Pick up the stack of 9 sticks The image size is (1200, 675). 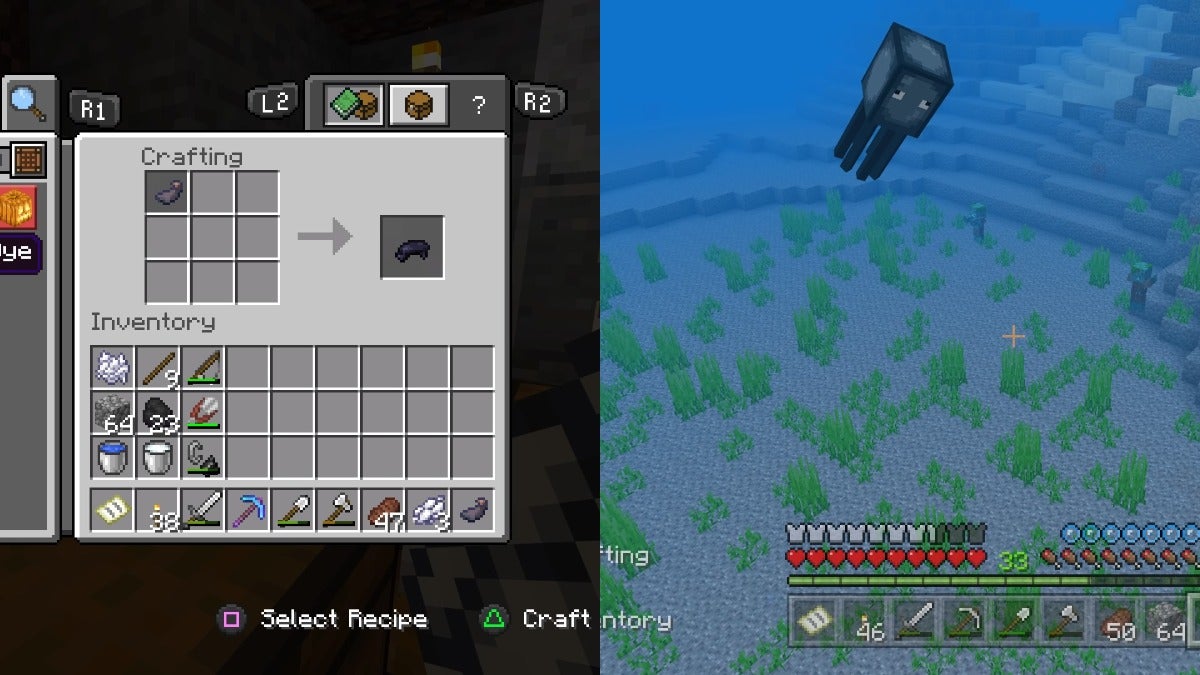click(x=158, y=368)
